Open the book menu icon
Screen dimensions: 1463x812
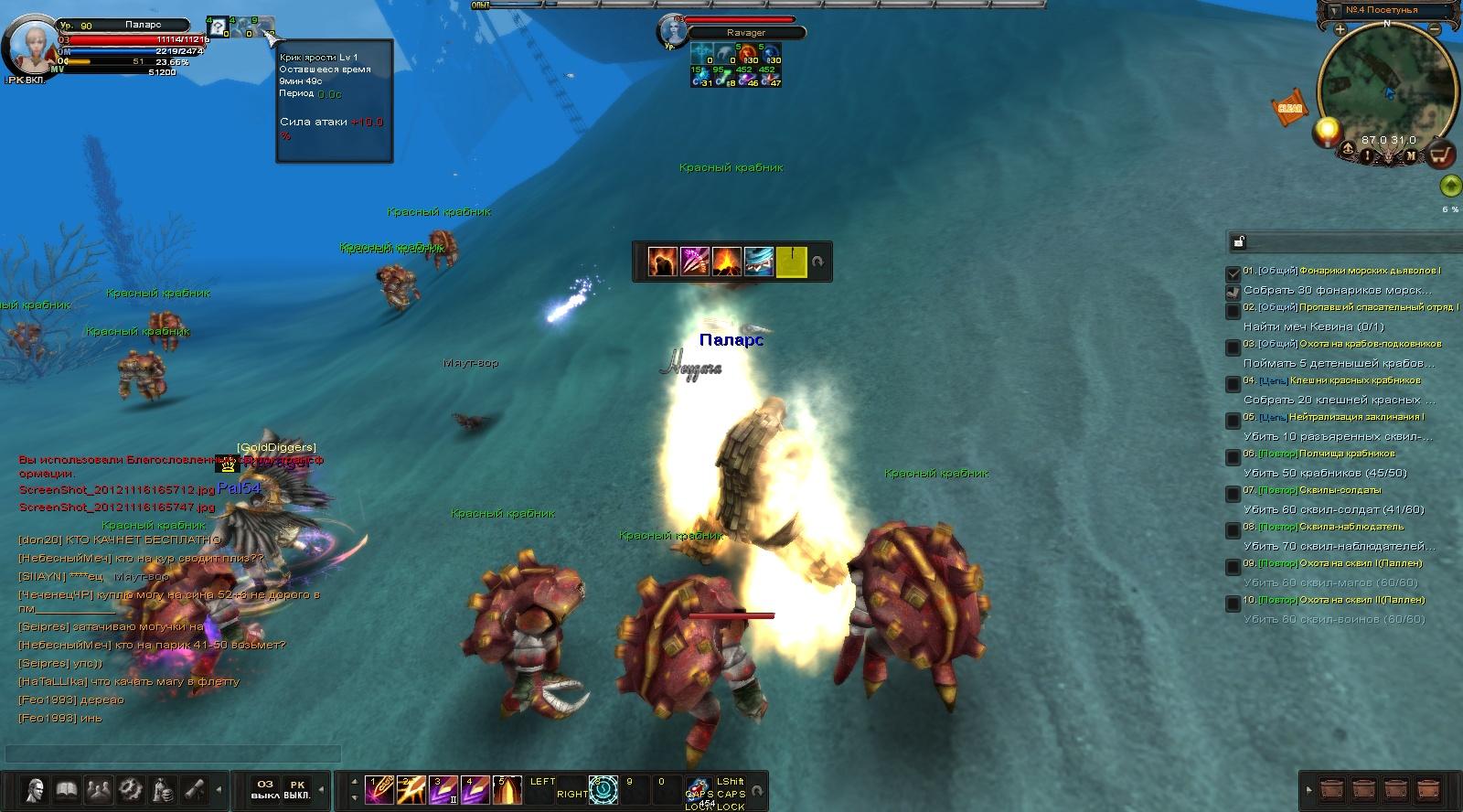(67, 789)
